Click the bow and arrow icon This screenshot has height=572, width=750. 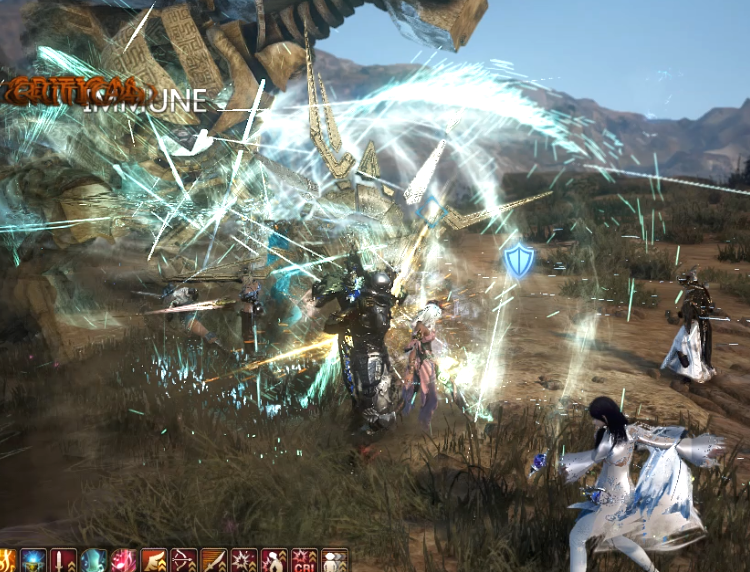tap(184, 560)
